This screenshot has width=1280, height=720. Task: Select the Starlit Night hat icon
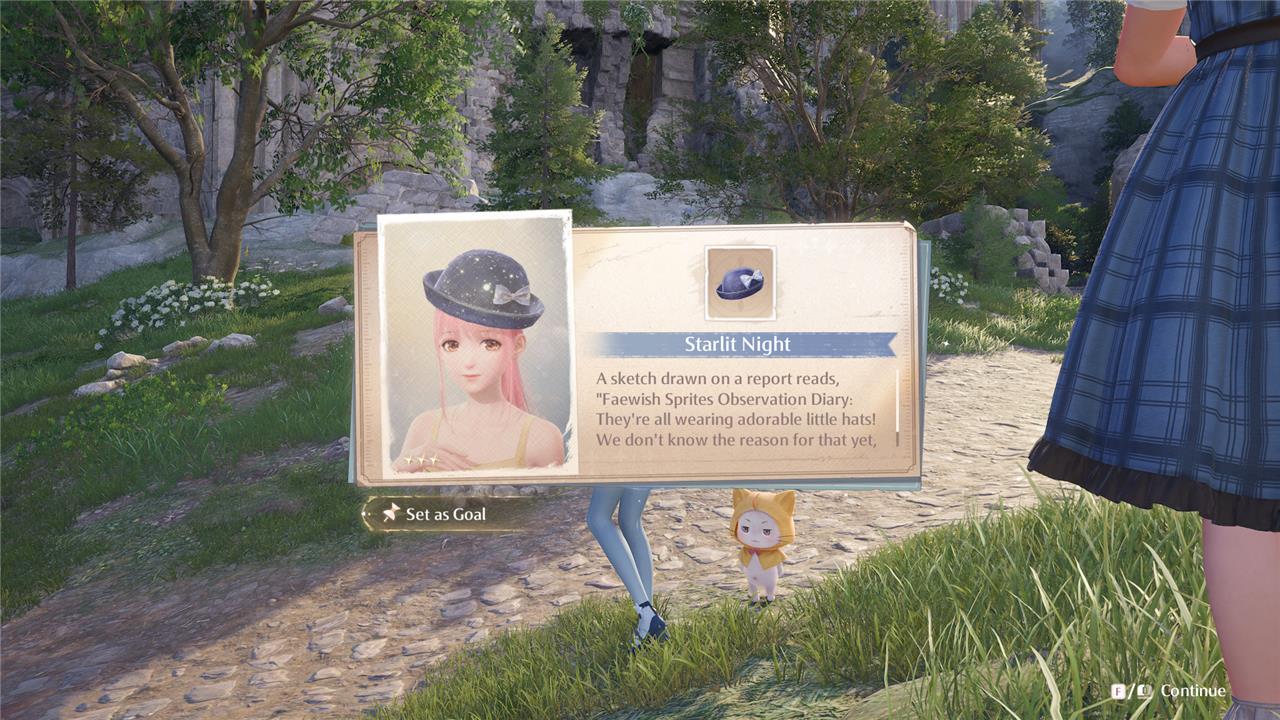[x=740, y=283]
